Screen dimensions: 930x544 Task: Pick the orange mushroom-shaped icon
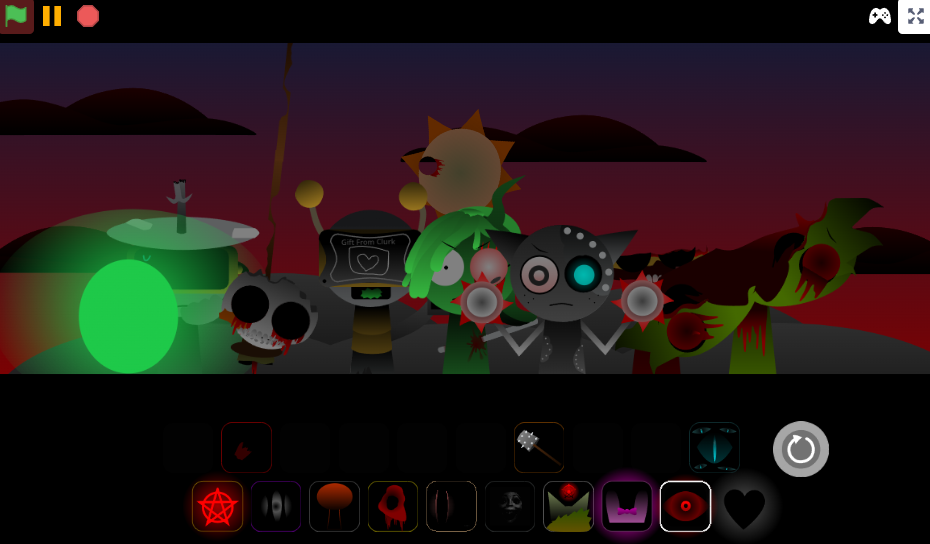(x=334, y=506)
